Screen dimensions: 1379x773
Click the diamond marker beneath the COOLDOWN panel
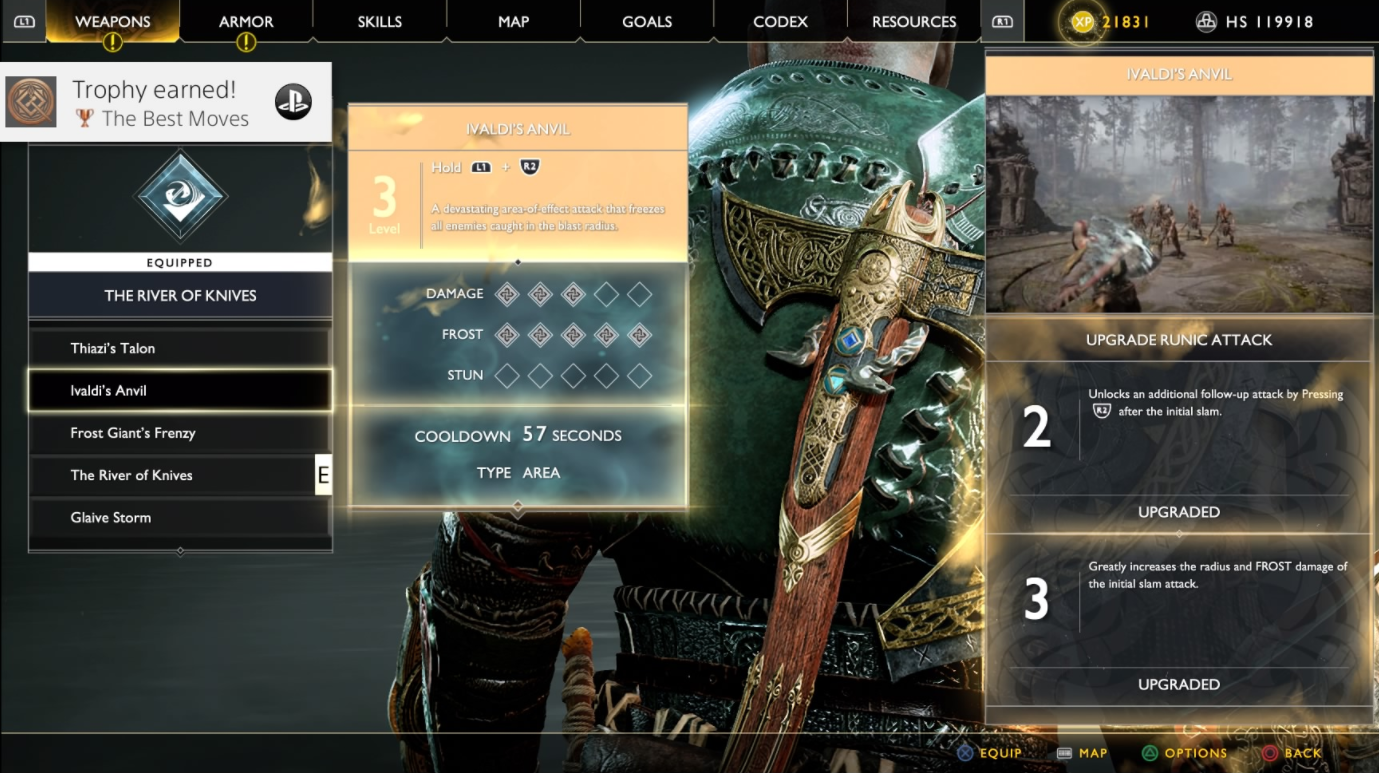click(x=518, y=510)
